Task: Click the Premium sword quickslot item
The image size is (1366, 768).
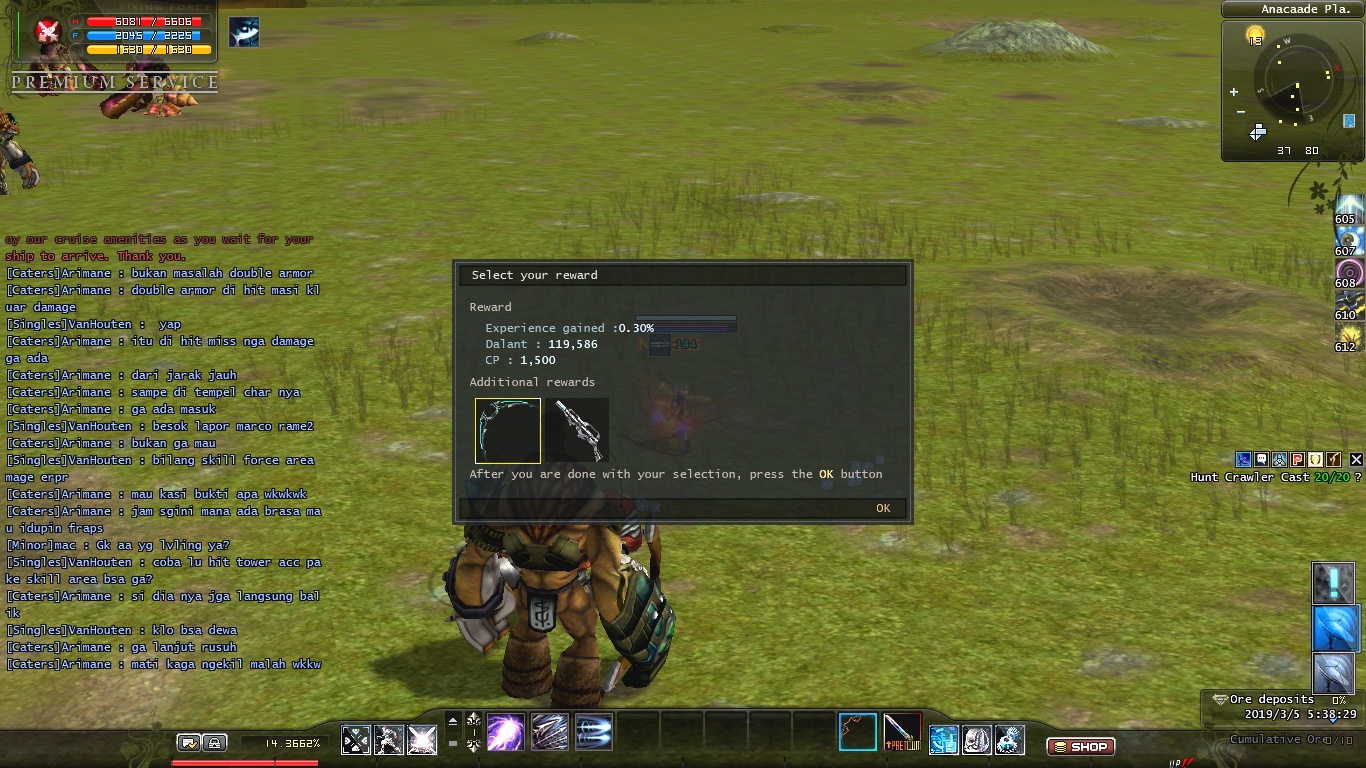Action: click(902, 733)
